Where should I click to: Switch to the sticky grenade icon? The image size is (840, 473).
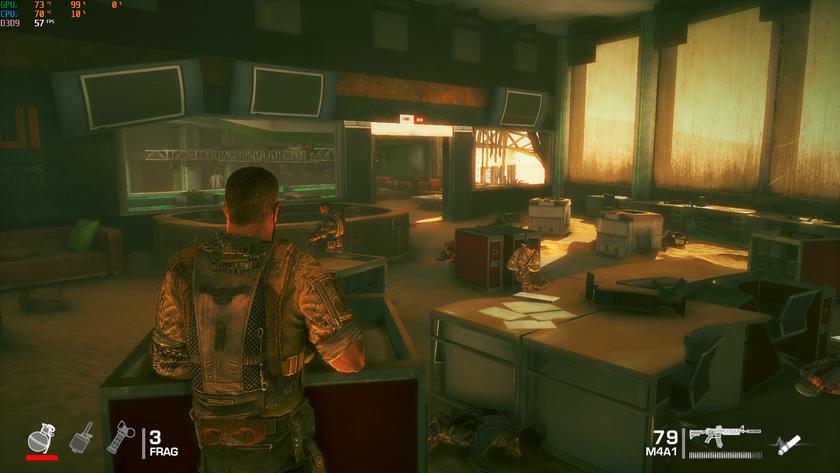coord(81,438)
